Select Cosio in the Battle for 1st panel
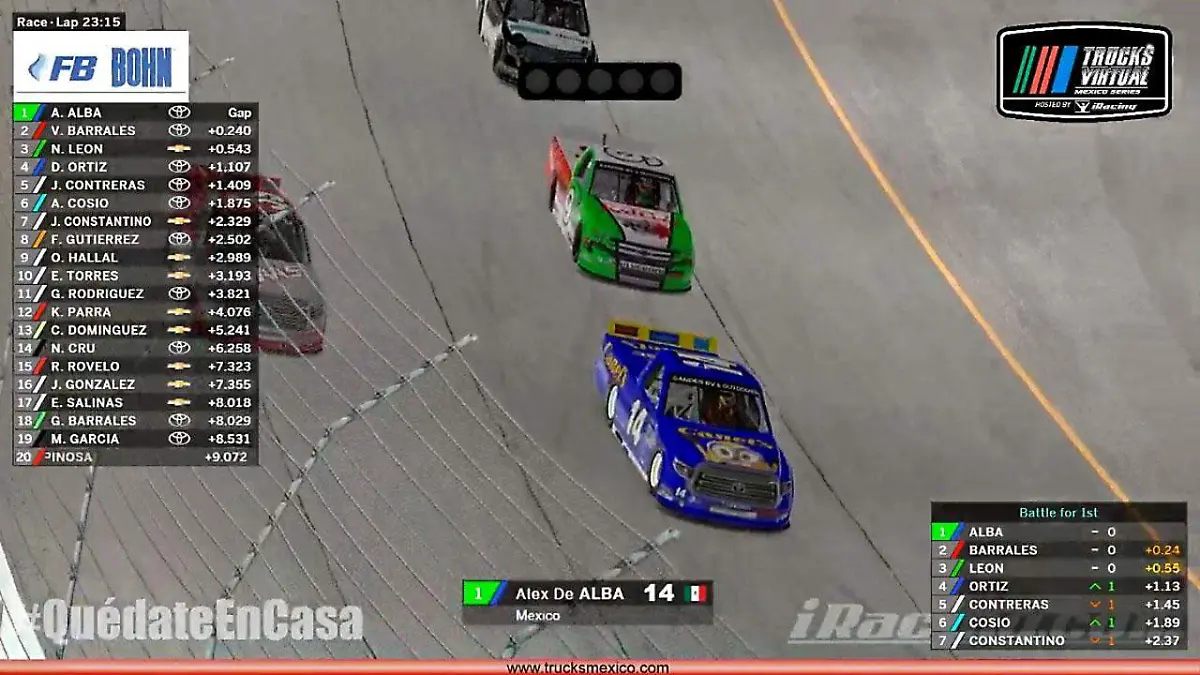 click(1058, 622)
